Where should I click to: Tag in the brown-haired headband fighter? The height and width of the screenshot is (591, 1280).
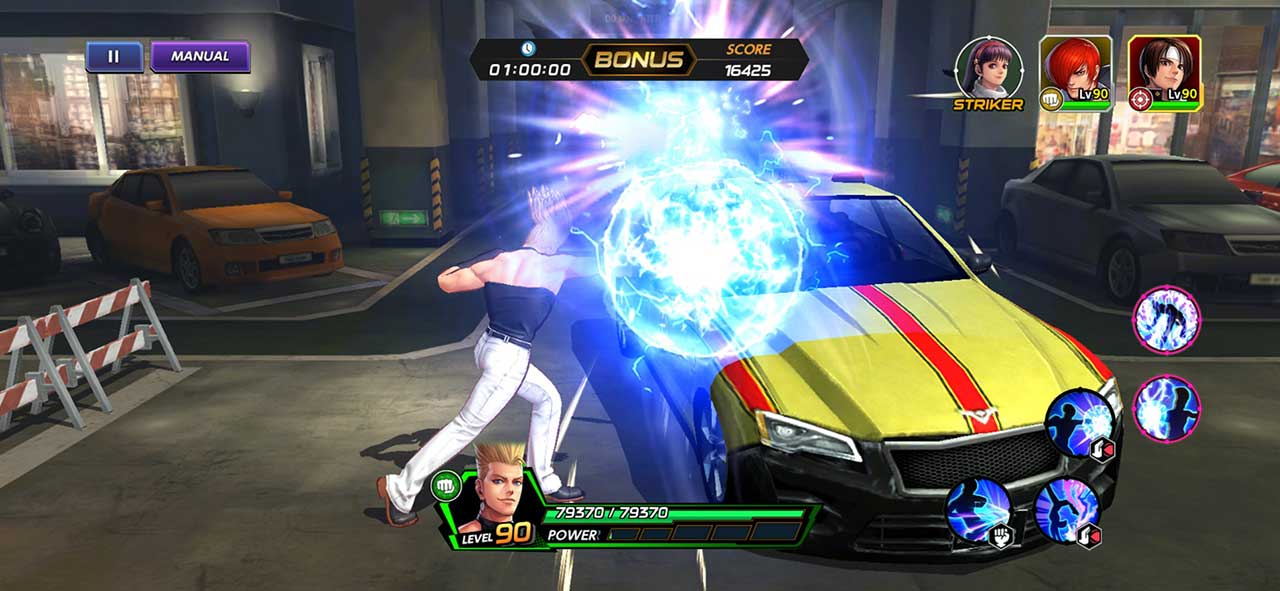[x=1164, y=70]
